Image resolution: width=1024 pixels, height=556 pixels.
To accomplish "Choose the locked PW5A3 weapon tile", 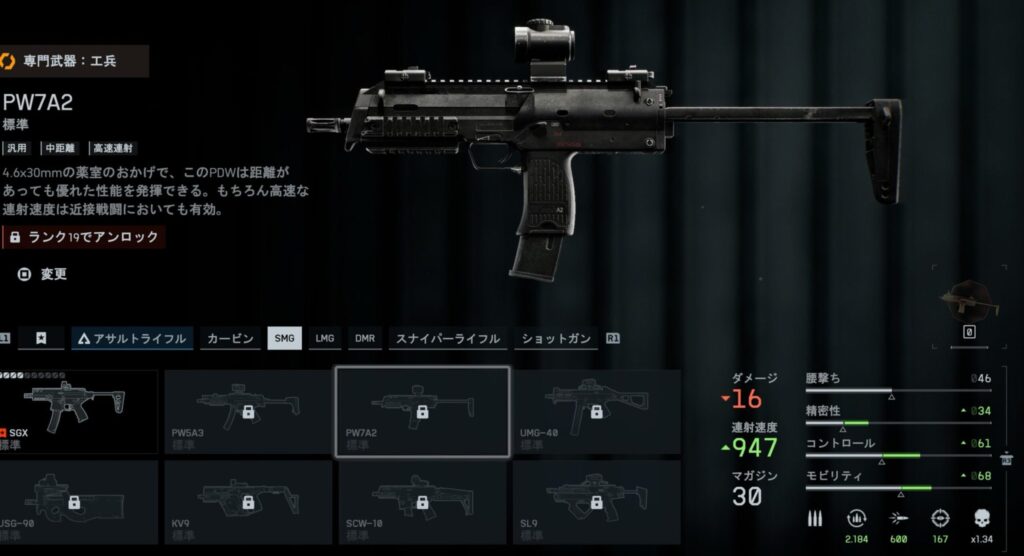I will (x=247, y=411).
